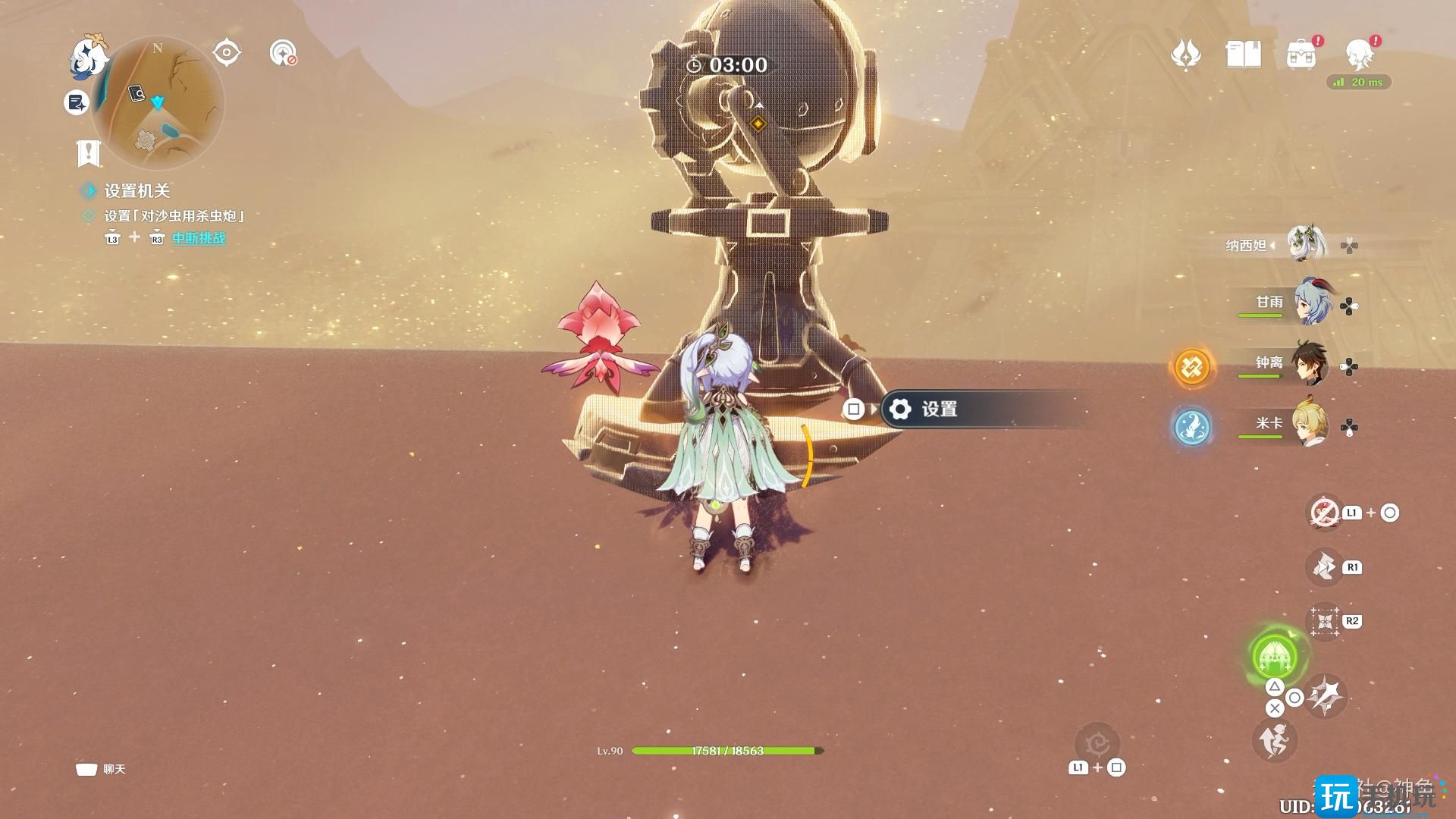This screenshot has height=819, width=1456.
Task: Trigger the normal attack star icon
Action: click(1326, 695)
